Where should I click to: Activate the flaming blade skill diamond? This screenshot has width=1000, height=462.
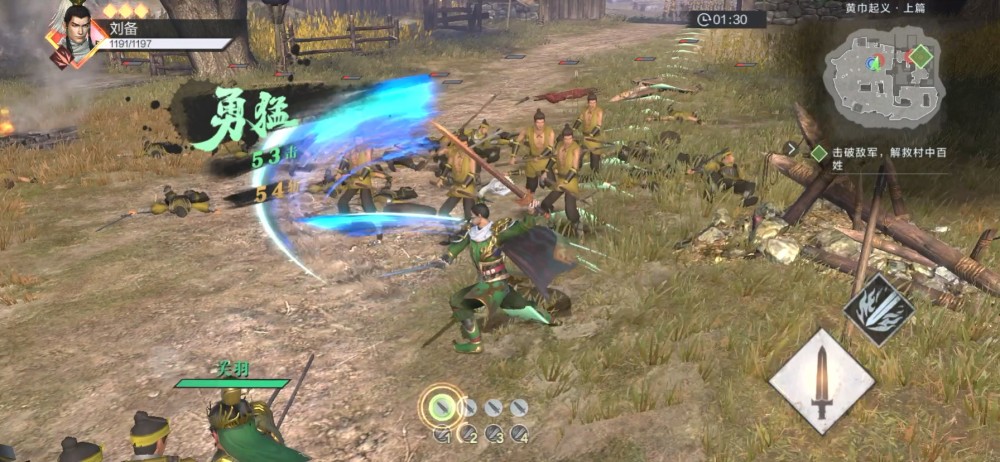click(x=878, y=309)
